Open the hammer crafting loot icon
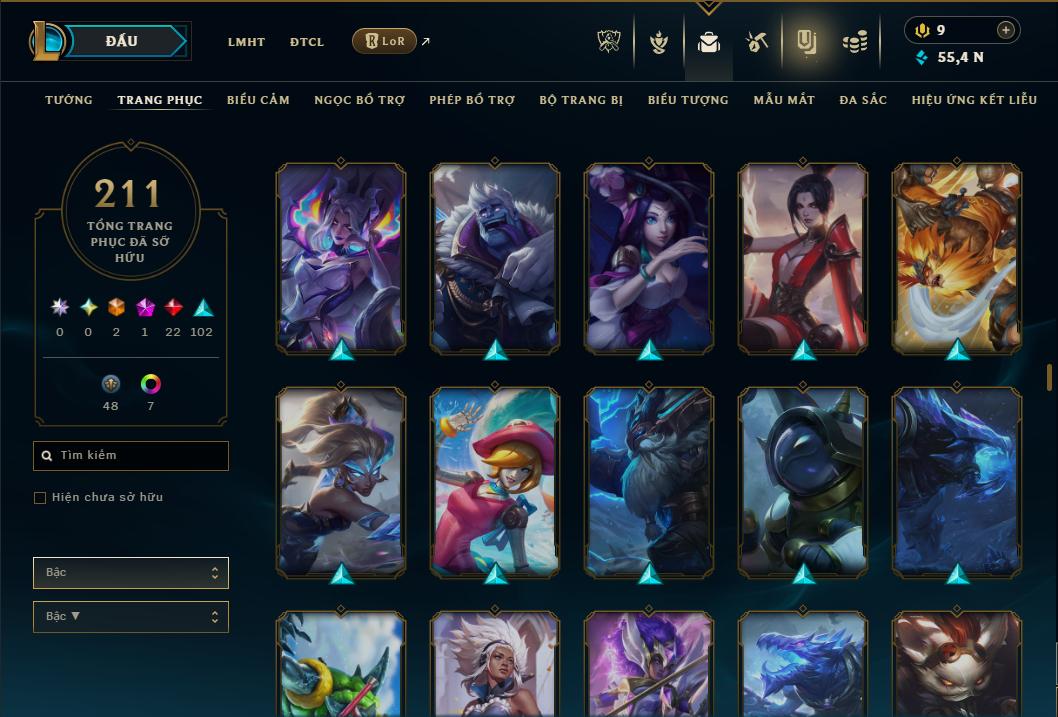This screenshot has width=1058, height=717. 757,42
